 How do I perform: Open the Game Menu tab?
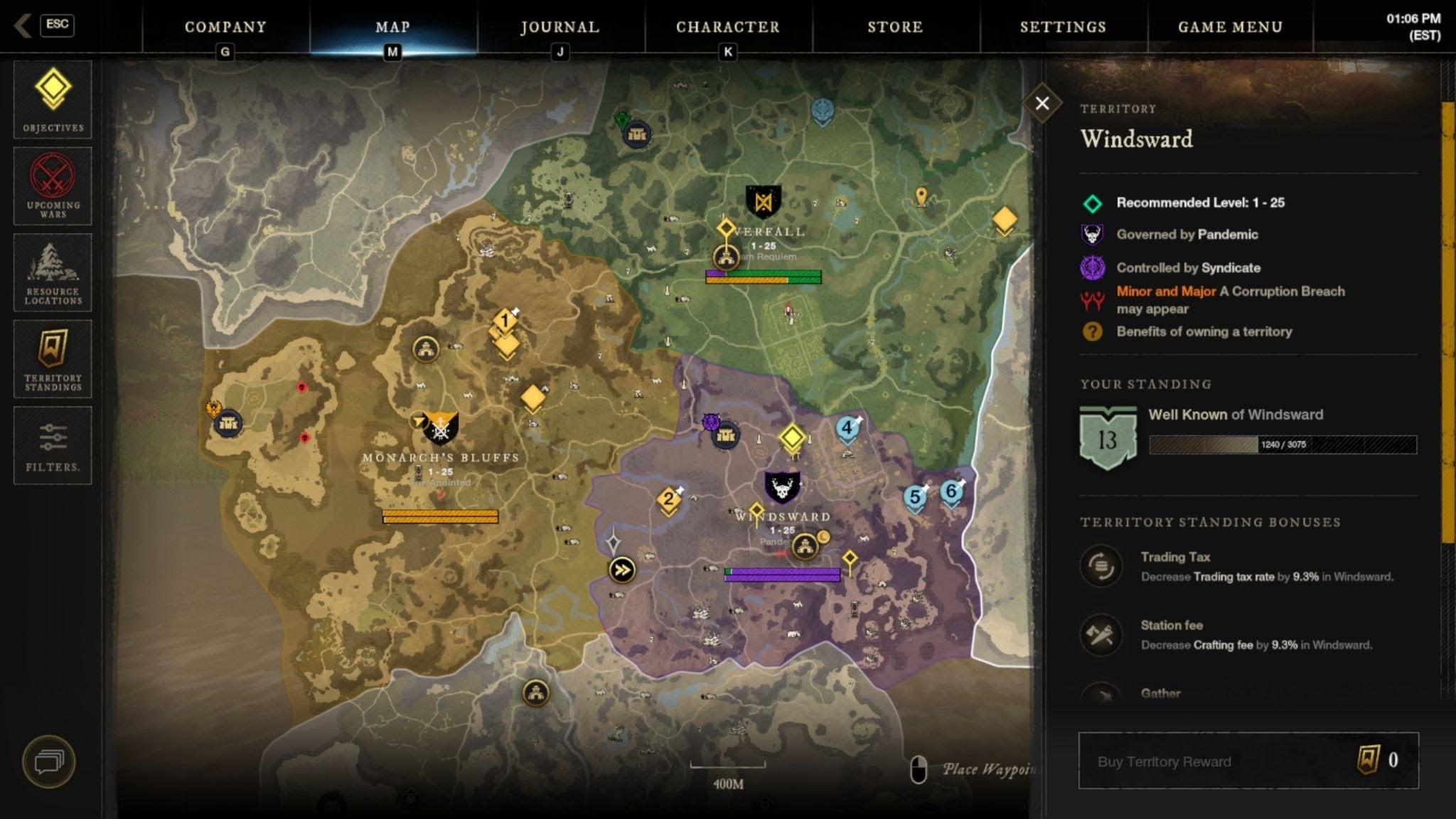click(1230, 27)
